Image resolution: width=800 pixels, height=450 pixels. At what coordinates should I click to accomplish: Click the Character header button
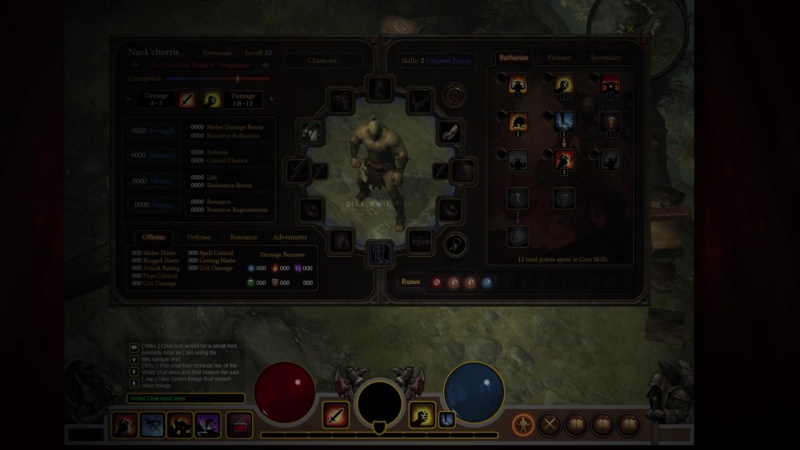coord(322,60)
